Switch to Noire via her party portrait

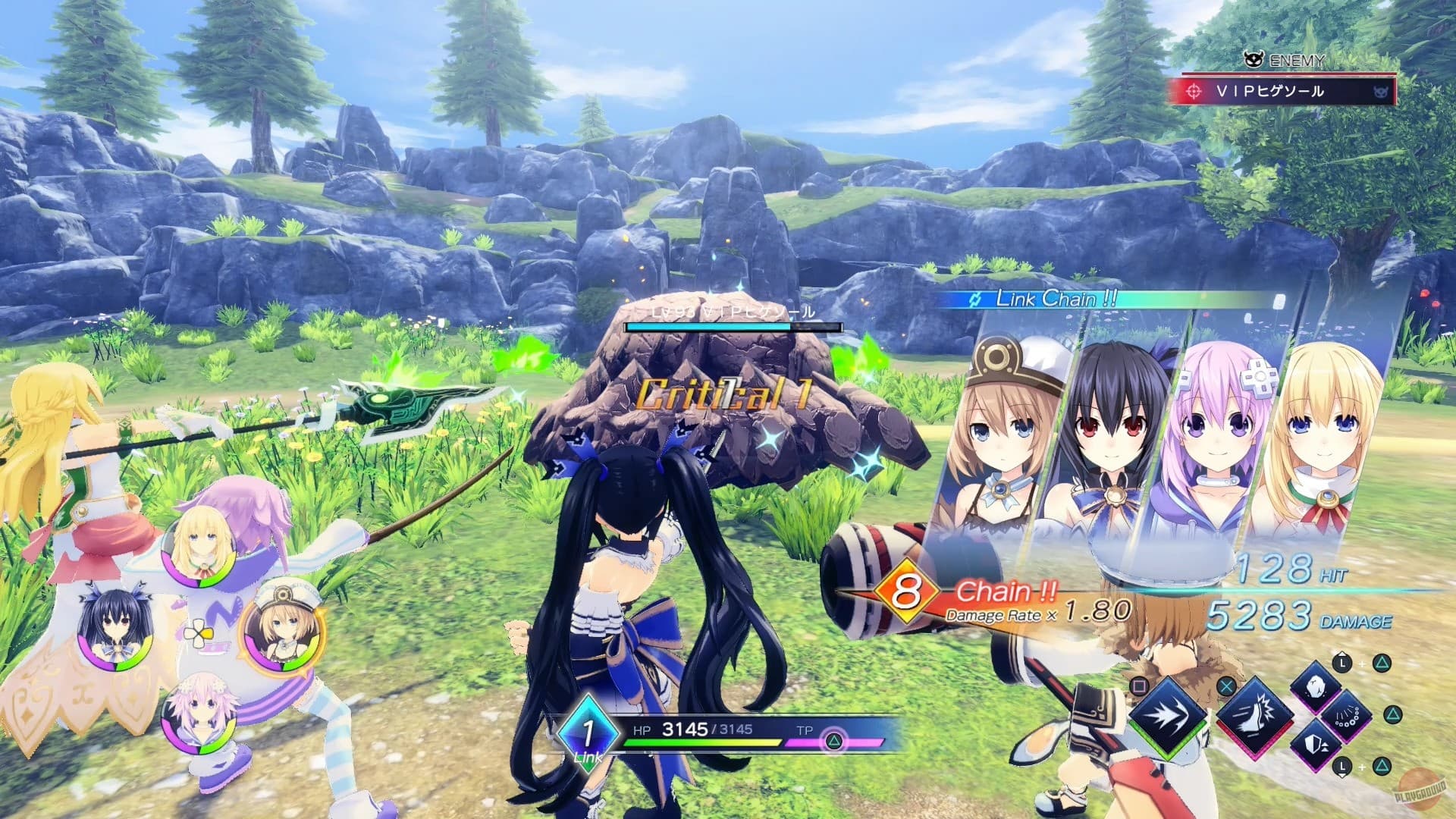[x=115, y=629]
